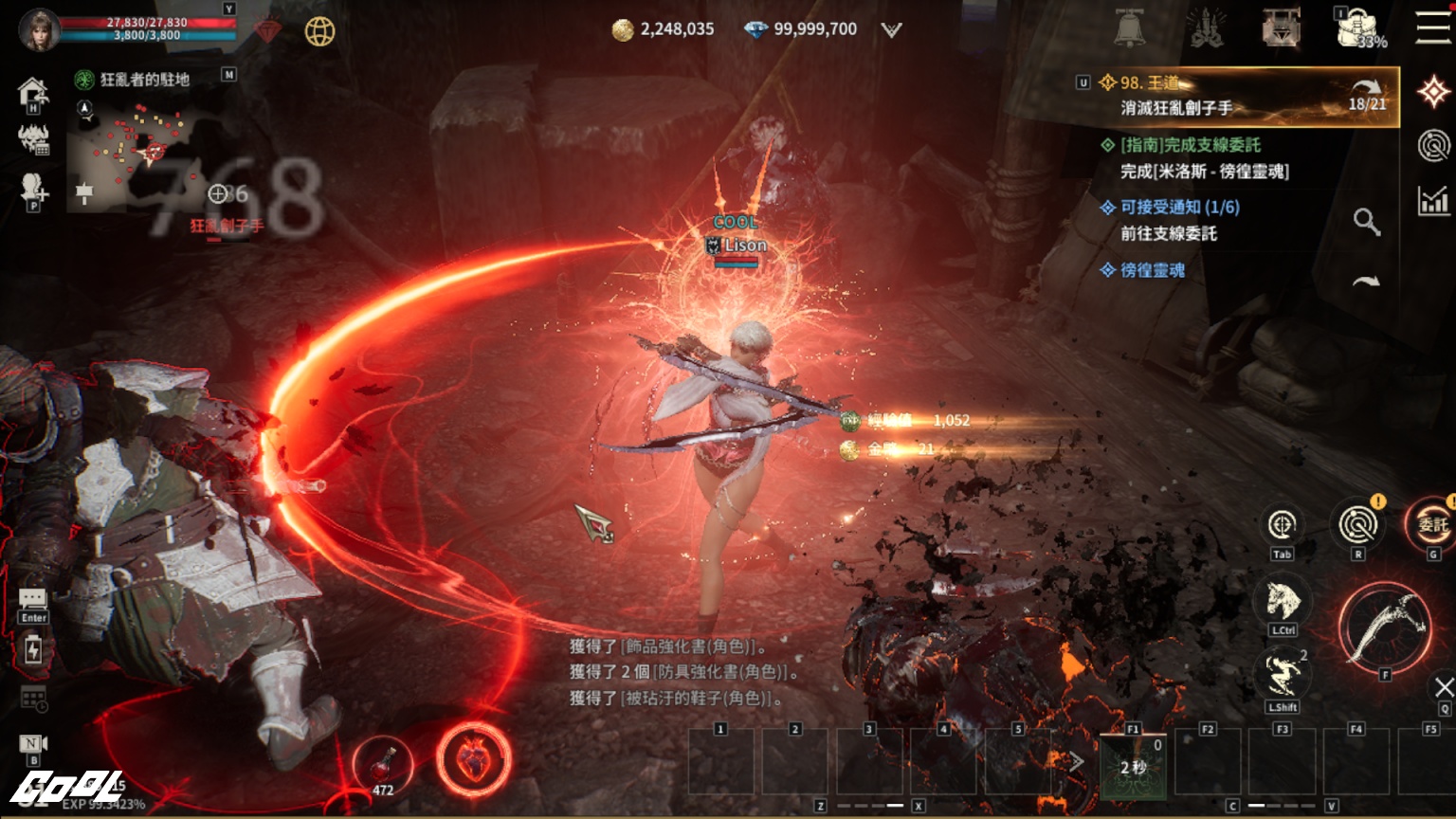
Task: Open the hamburger main menu
Action: click(1433, 27)
